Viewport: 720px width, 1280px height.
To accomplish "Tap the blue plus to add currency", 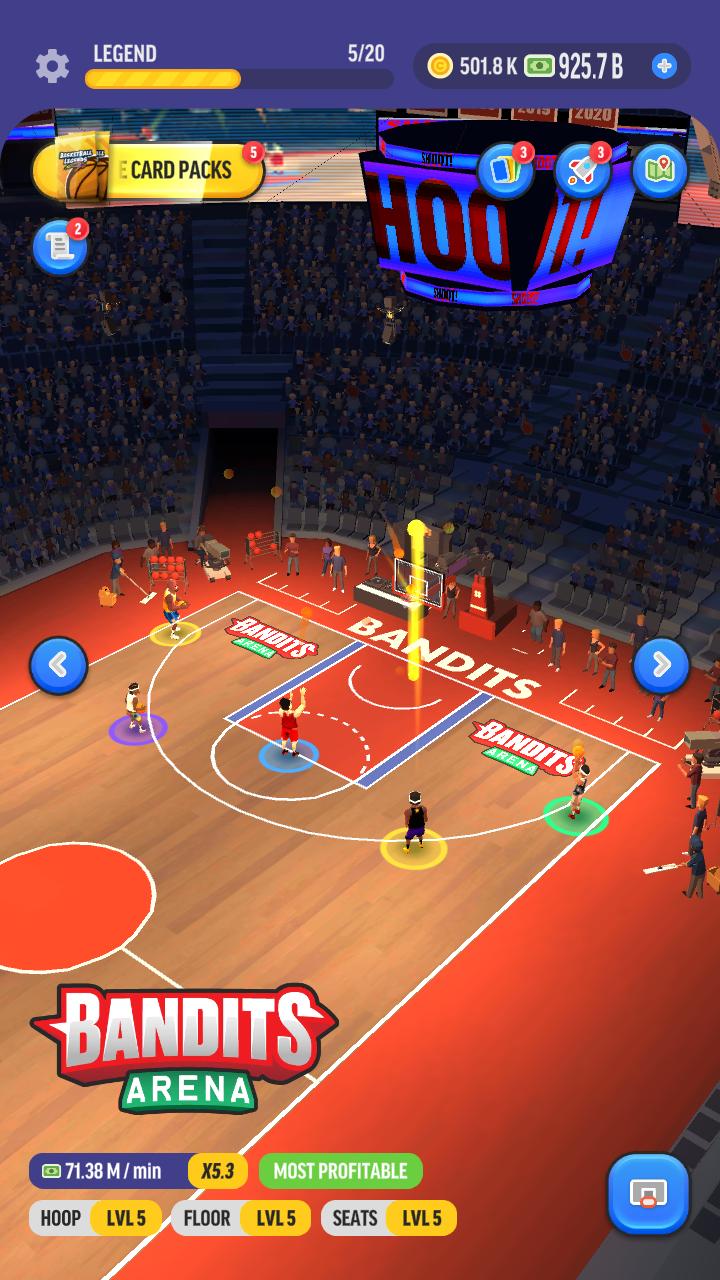I will pyautogui.click(x=664, y=66).
